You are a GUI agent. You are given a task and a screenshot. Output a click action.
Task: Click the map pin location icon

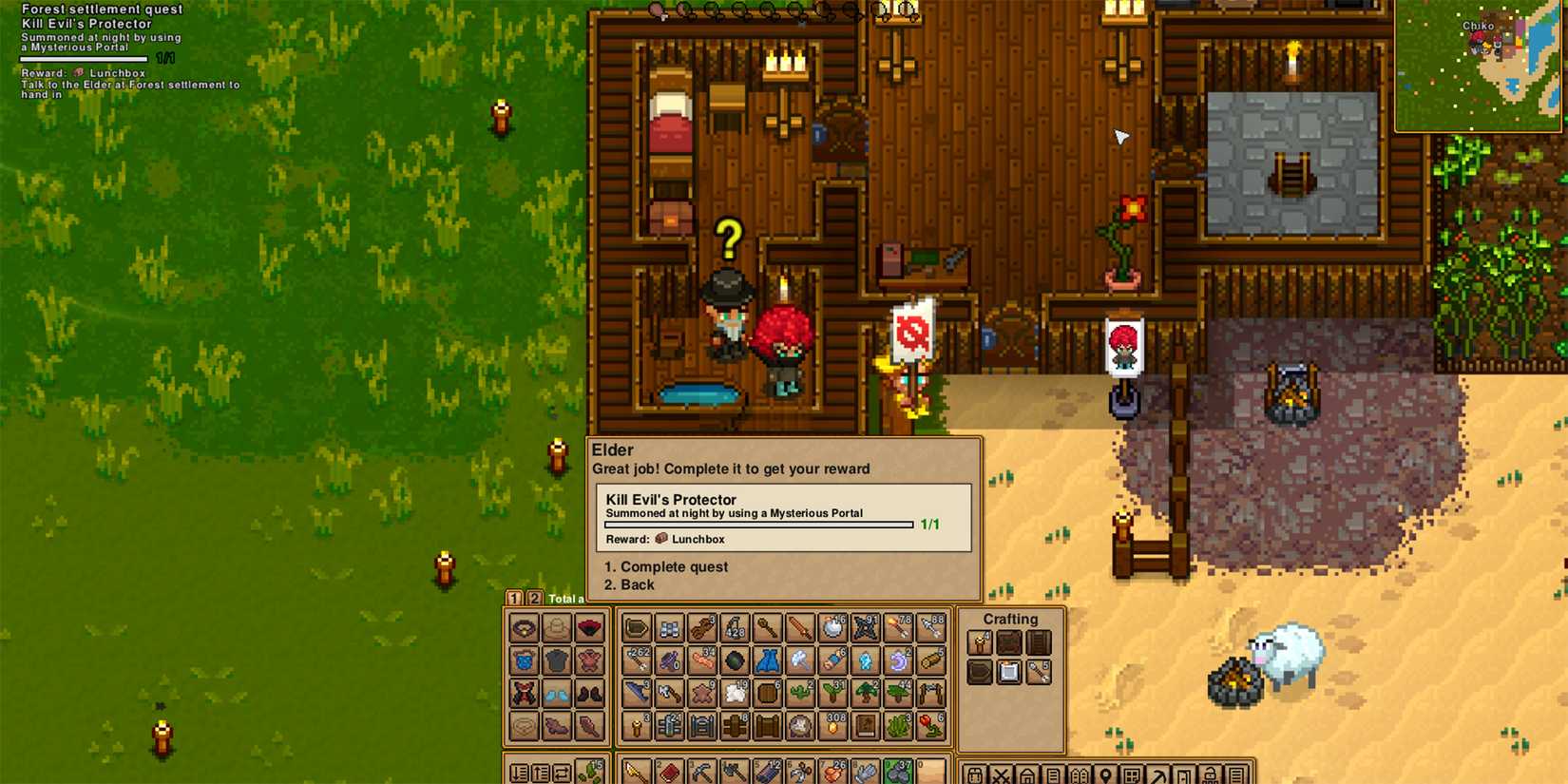pos(1104,772)
